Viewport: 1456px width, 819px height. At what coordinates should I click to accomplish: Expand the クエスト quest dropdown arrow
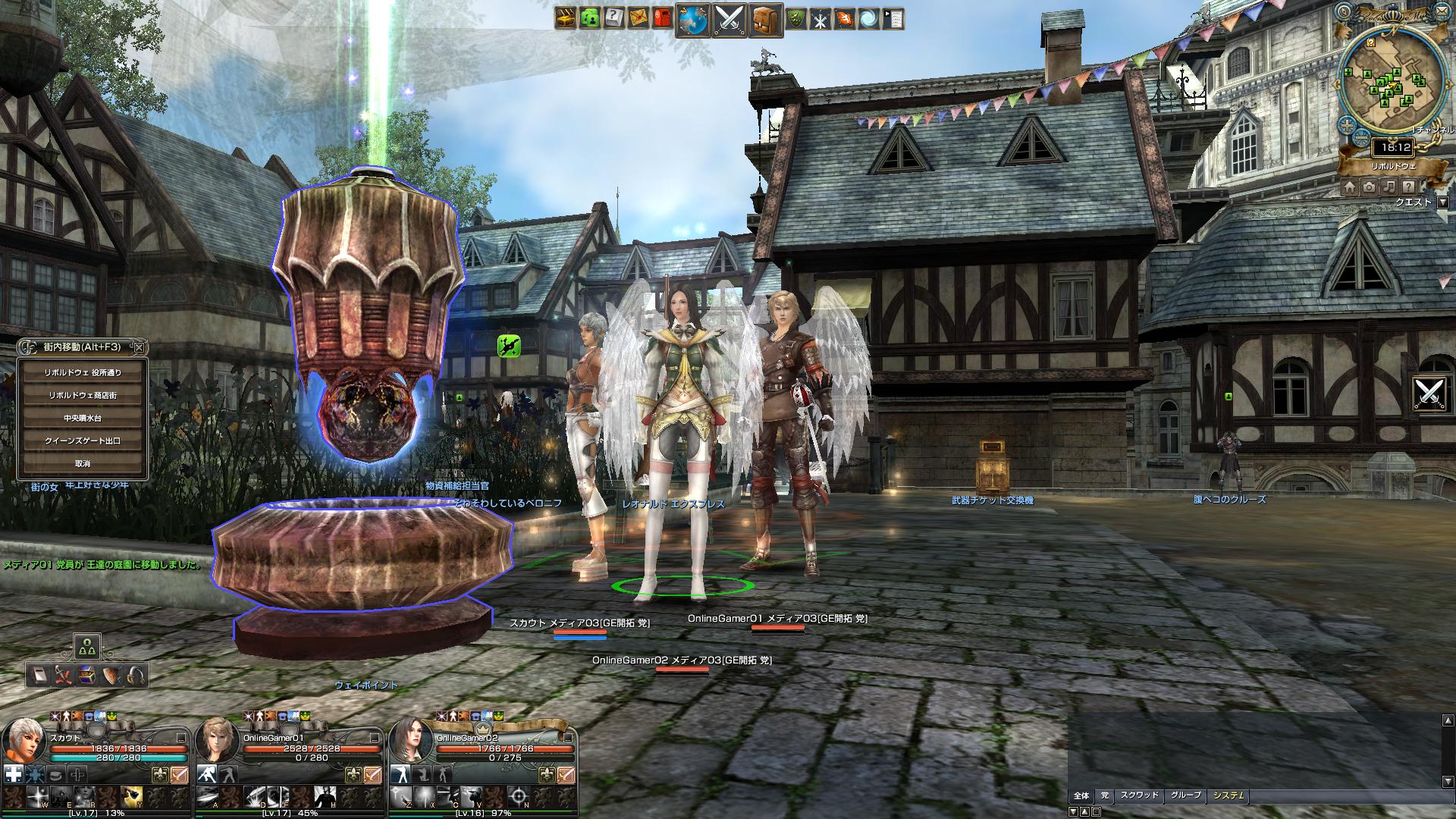[1442, 202]
